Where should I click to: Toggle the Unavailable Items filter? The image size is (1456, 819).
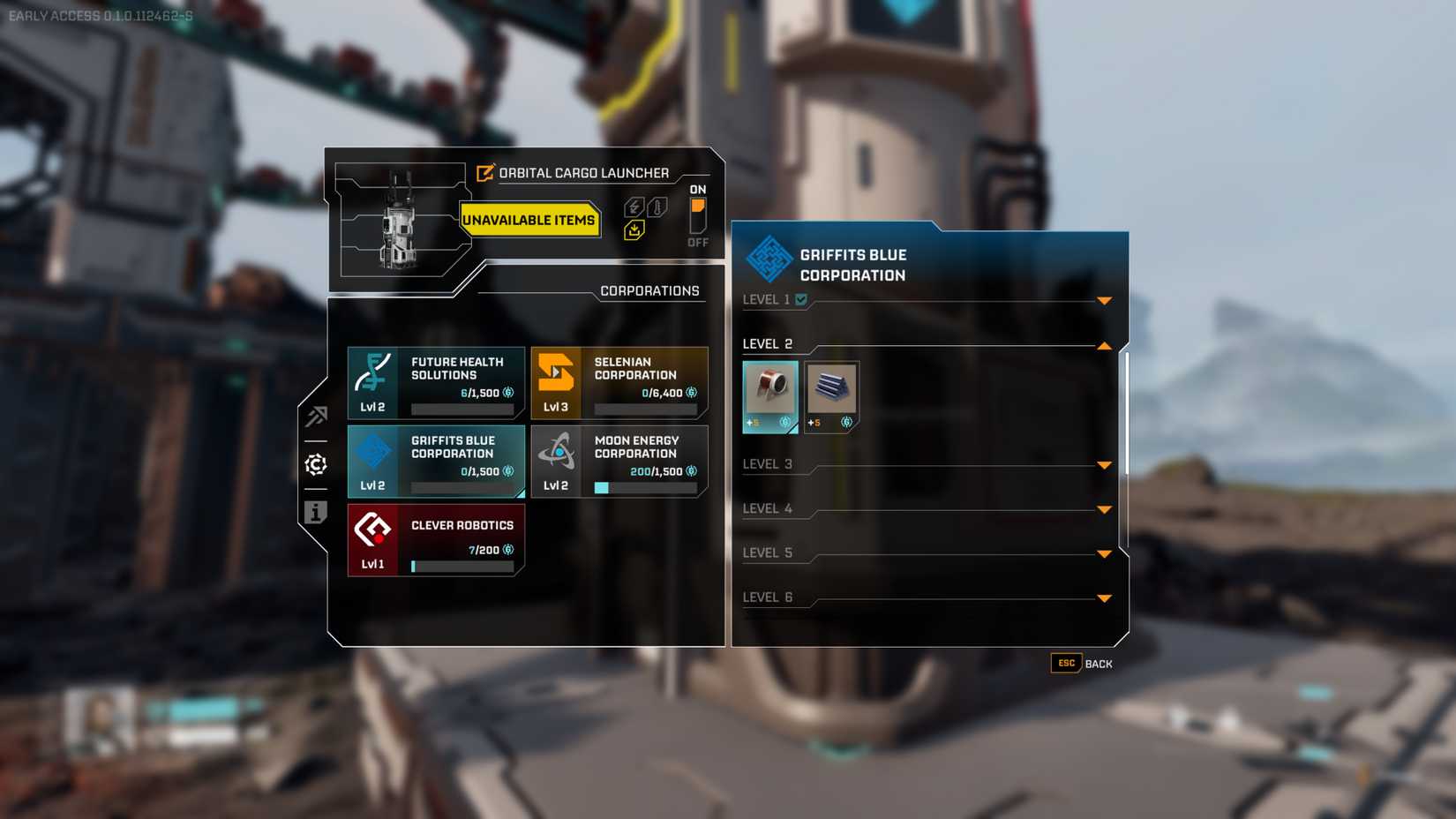pyautogui.click(x=529, y=221)
